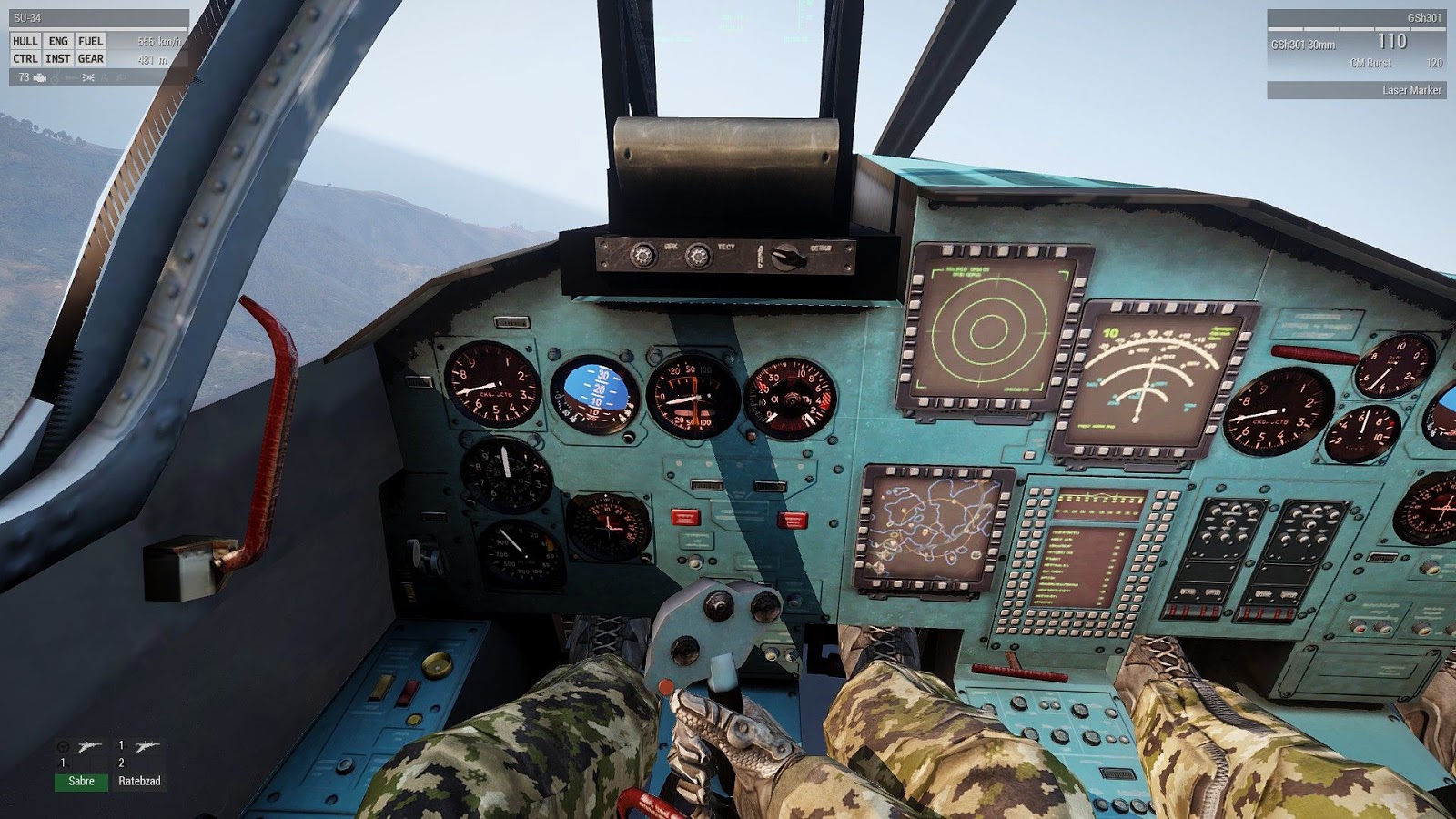Click the missile status icon next to fuel count 73

69,78
